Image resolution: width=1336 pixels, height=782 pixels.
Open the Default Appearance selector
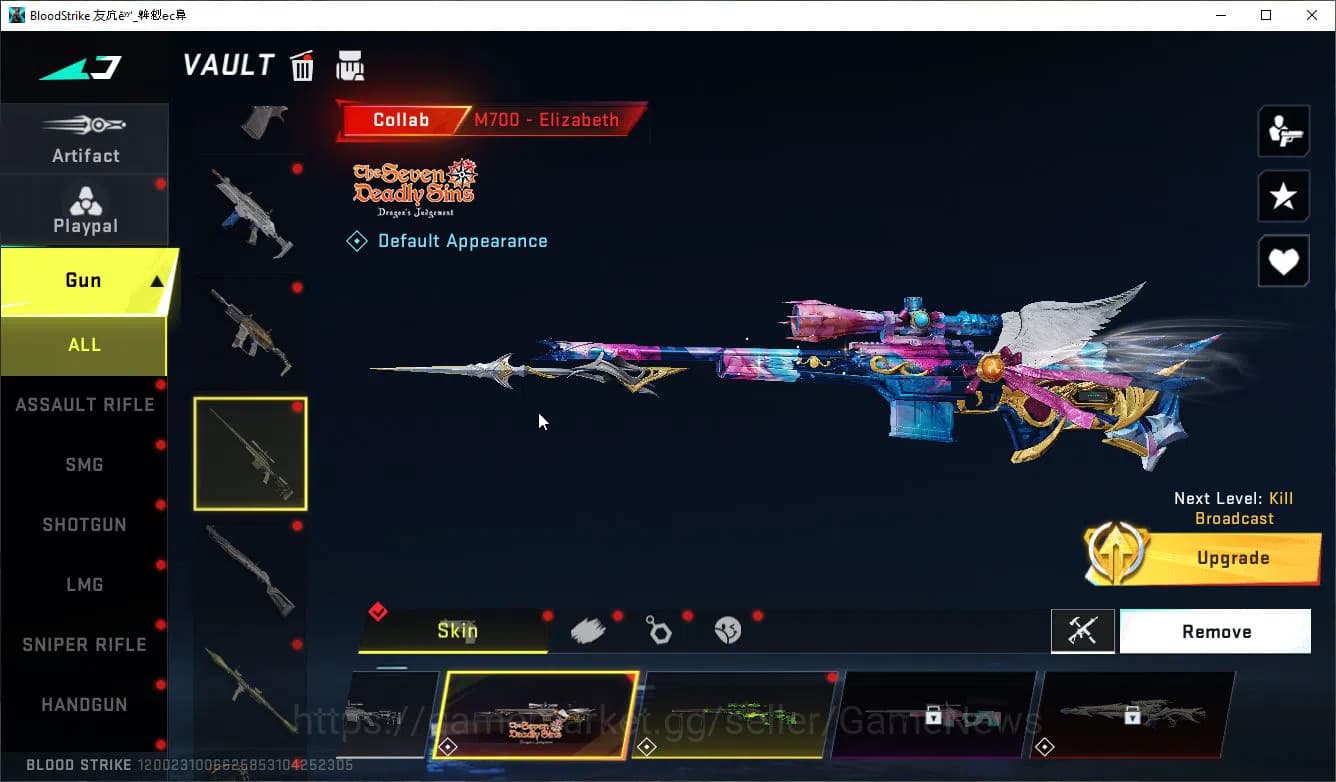(x=447, y=240)
